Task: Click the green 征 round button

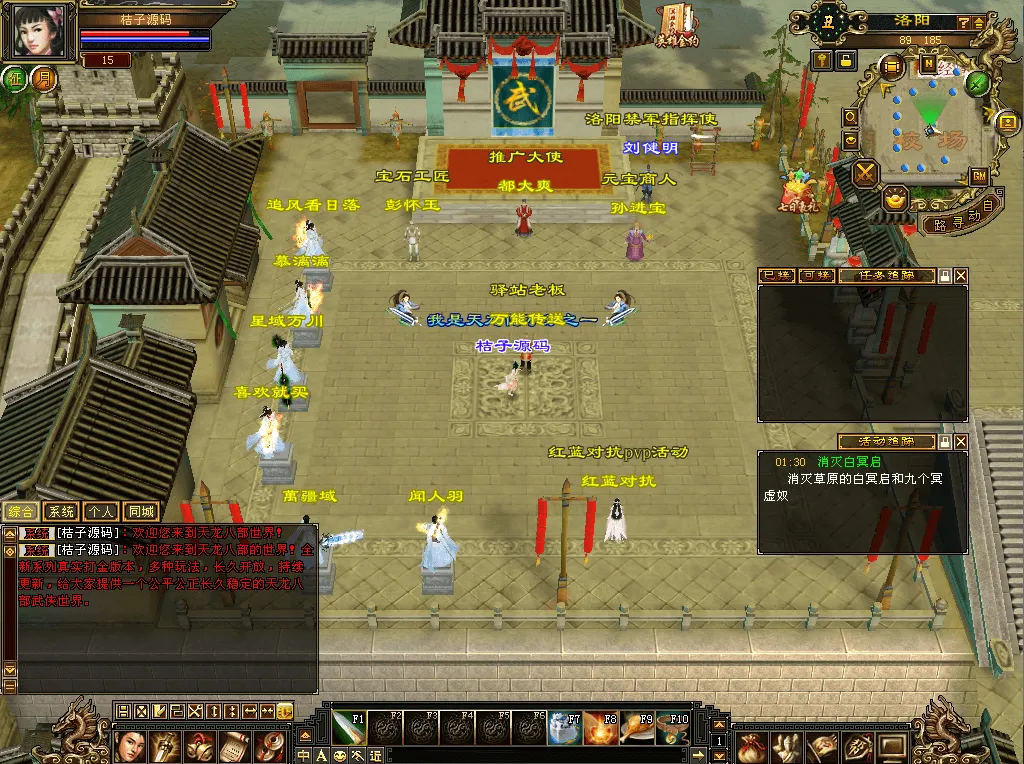Action: [16, 79]
